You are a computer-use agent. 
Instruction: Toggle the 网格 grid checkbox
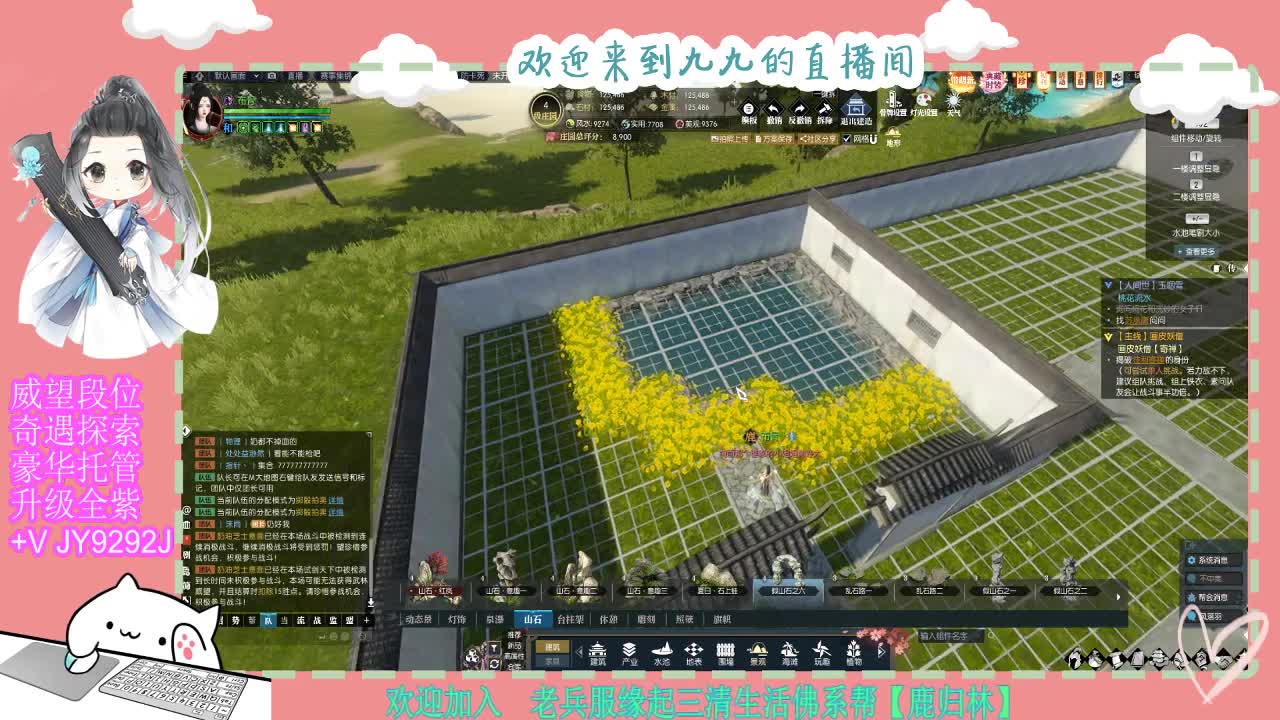point(847,137)
